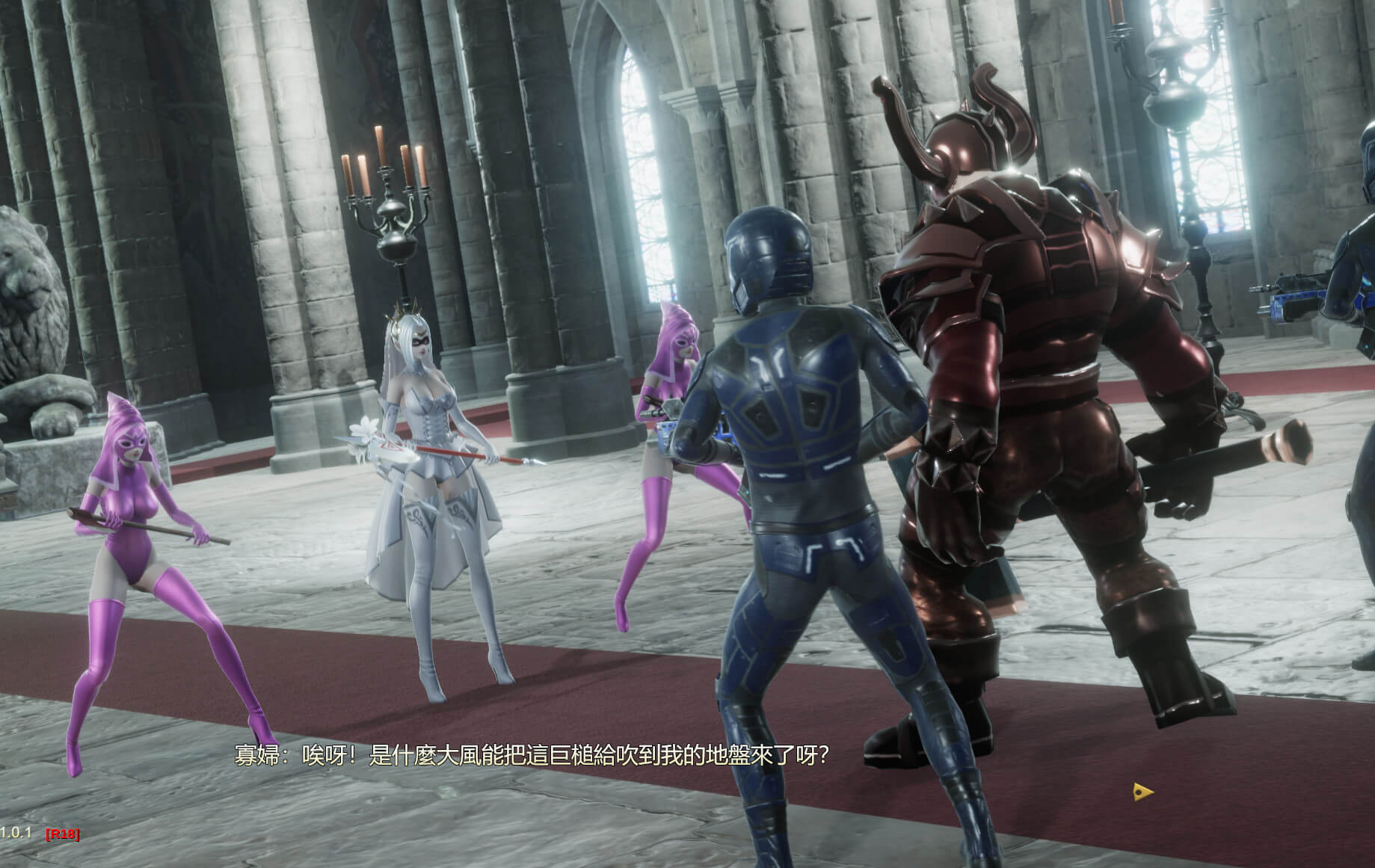This screenshot has height=868, width=1375.
Task: Advance dialogue with the yellow arrow
Action: click(1142, 792)
